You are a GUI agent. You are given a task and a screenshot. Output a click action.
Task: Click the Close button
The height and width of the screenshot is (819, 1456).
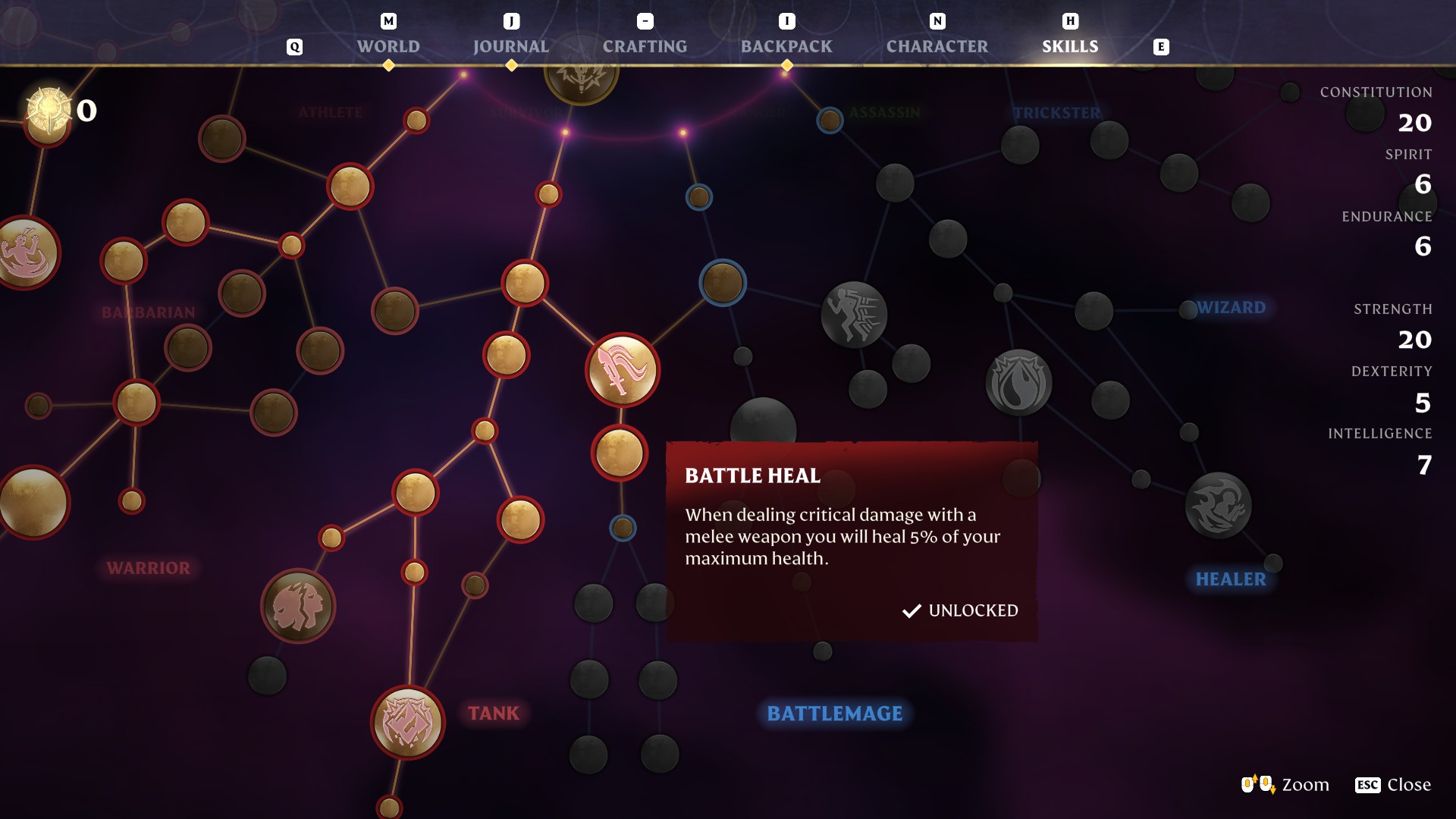click(1393, 785)
